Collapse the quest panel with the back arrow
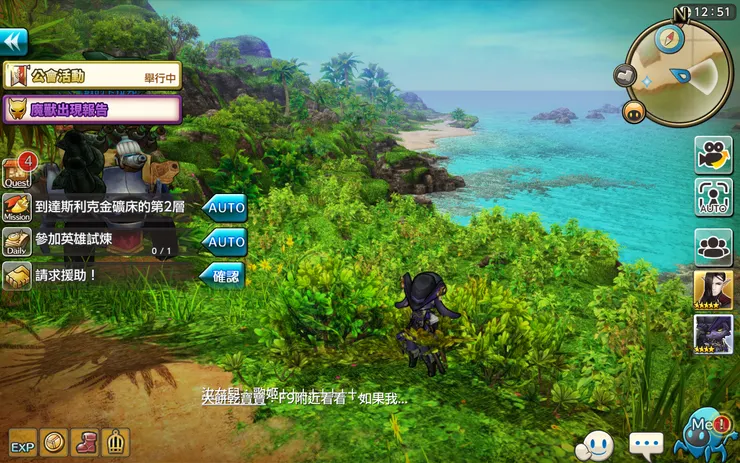The width and height of the screenshot is (740, 463). pos(14,41)
